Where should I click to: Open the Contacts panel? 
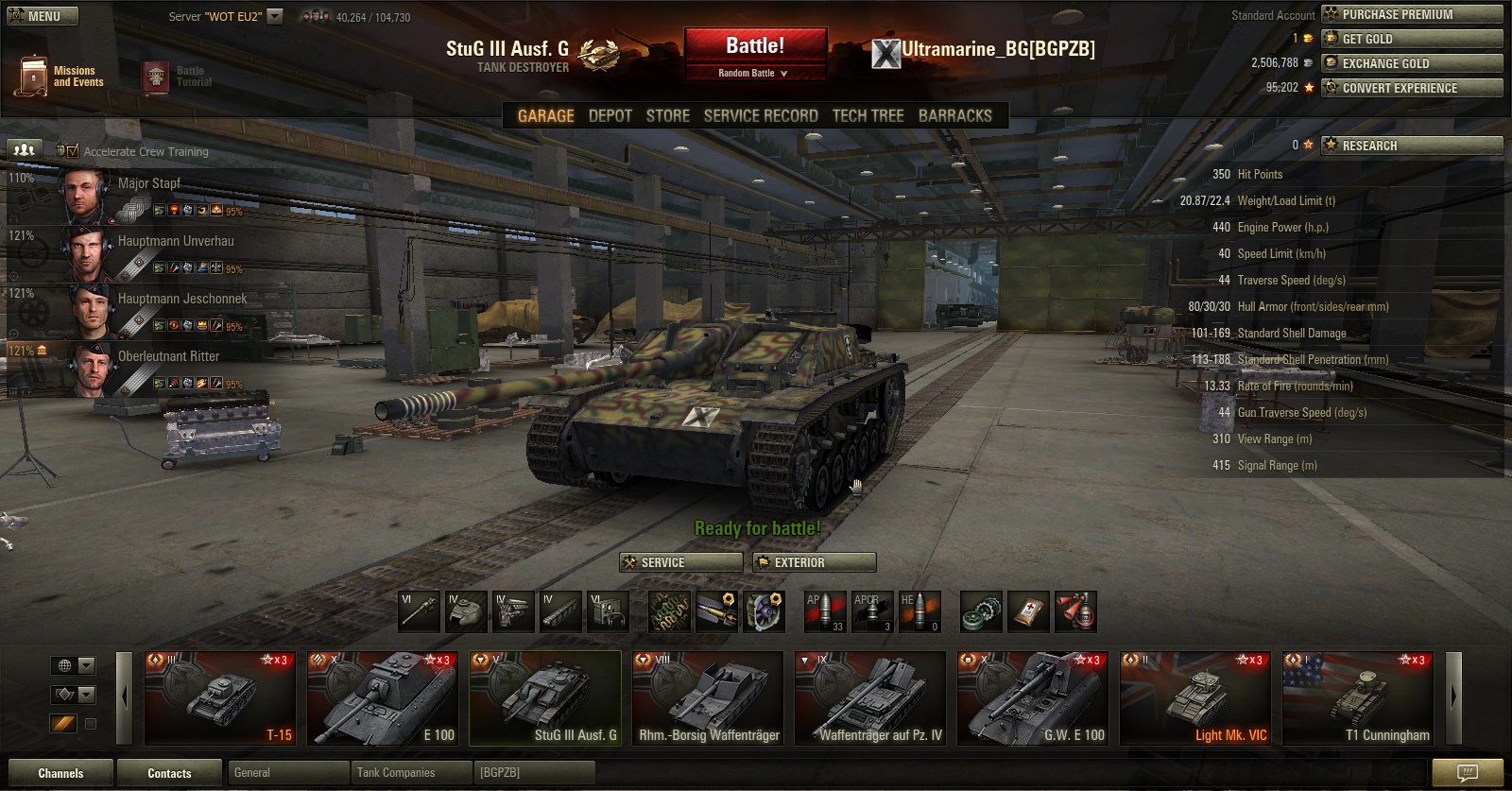pyautogui.click(x=169, y=773)
